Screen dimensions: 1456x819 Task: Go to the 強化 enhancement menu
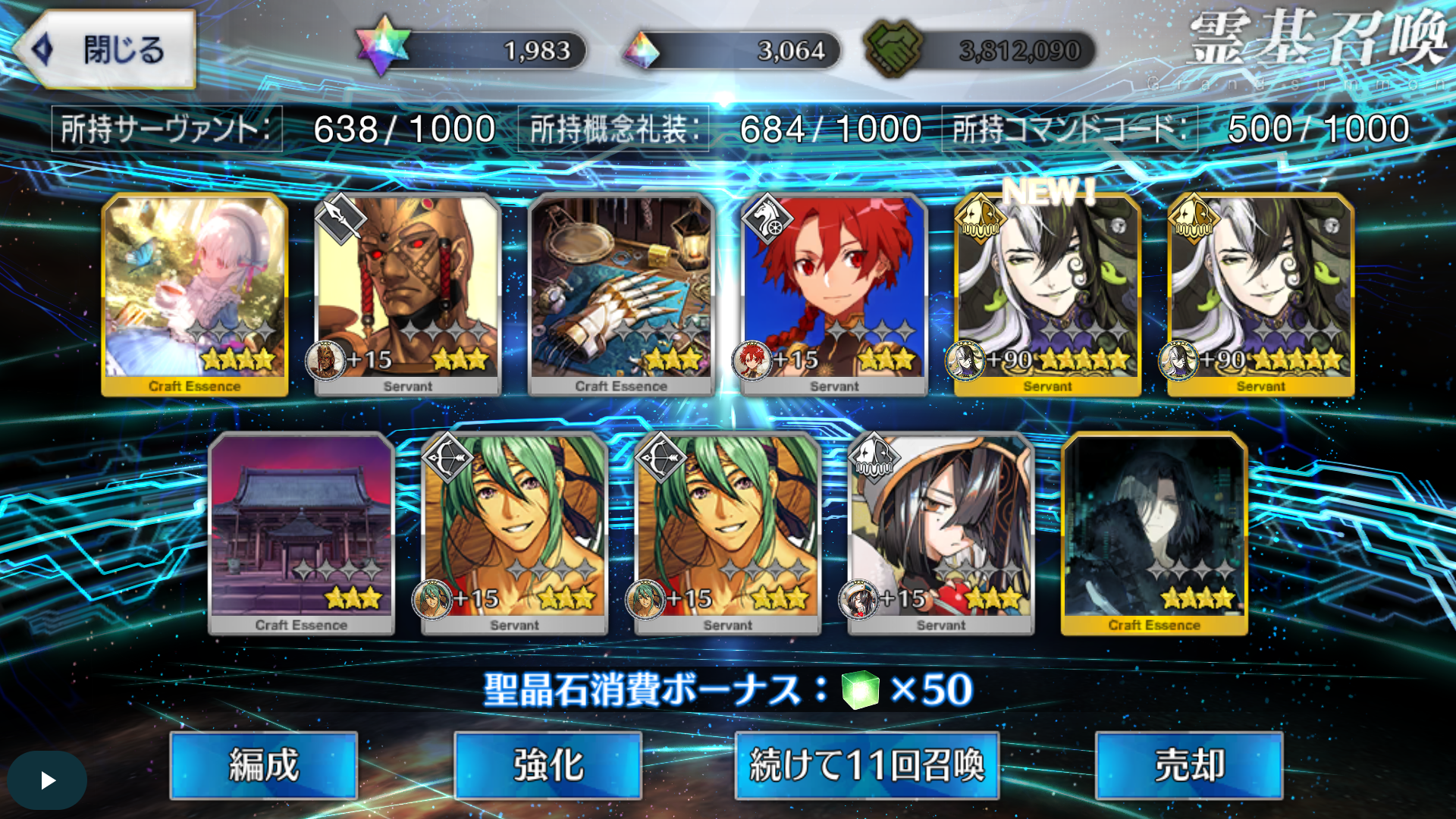pos(548,764)
